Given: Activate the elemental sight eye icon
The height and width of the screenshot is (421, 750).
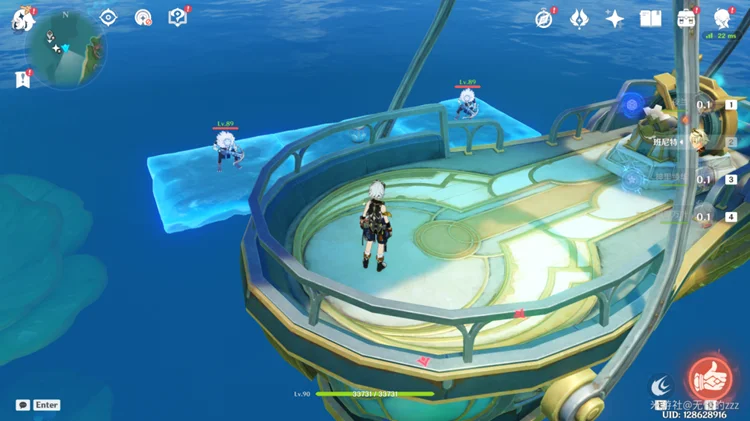Looking at the screenshot, I should pyautogui.click(x=109, y=17).
